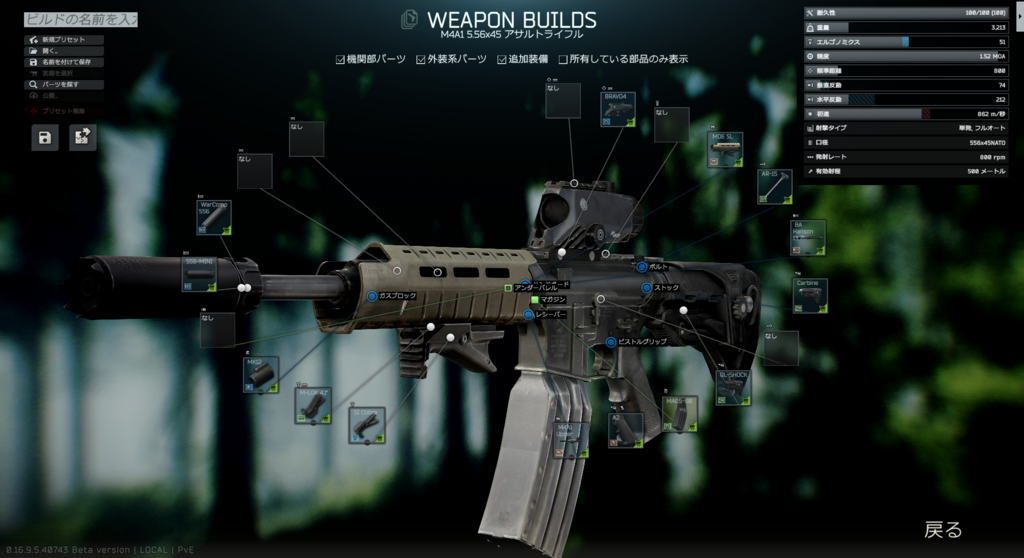Select the BRAVO4 scope slot
Image resolution: width=1024 pixels, height=558 pixels.
(x=618, y=109)
